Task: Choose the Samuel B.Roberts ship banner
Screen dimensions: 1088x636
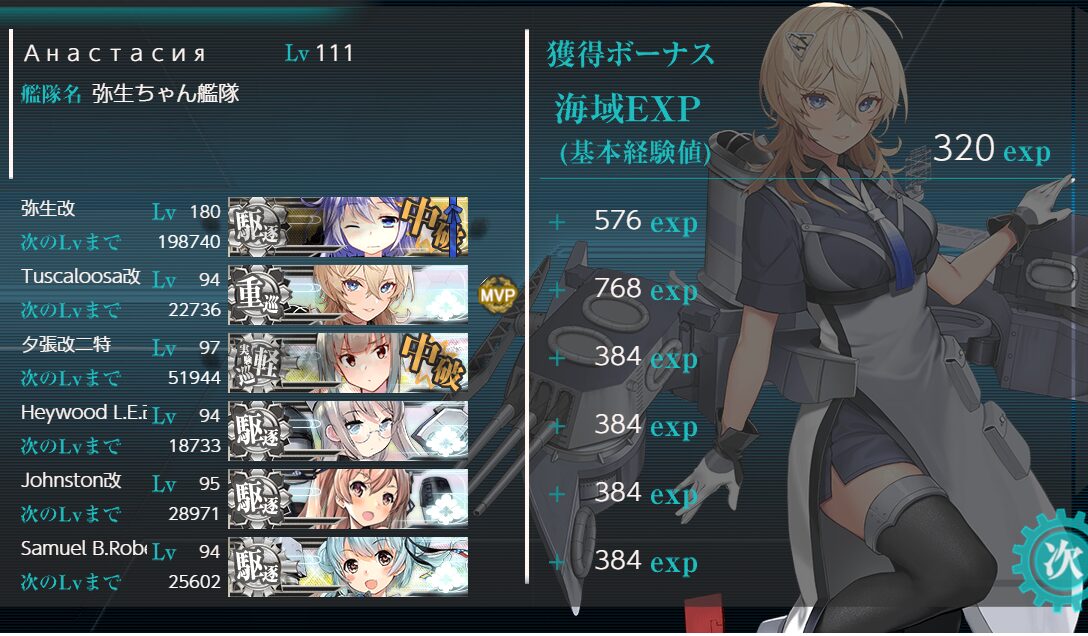Action: tap(348, 566)
